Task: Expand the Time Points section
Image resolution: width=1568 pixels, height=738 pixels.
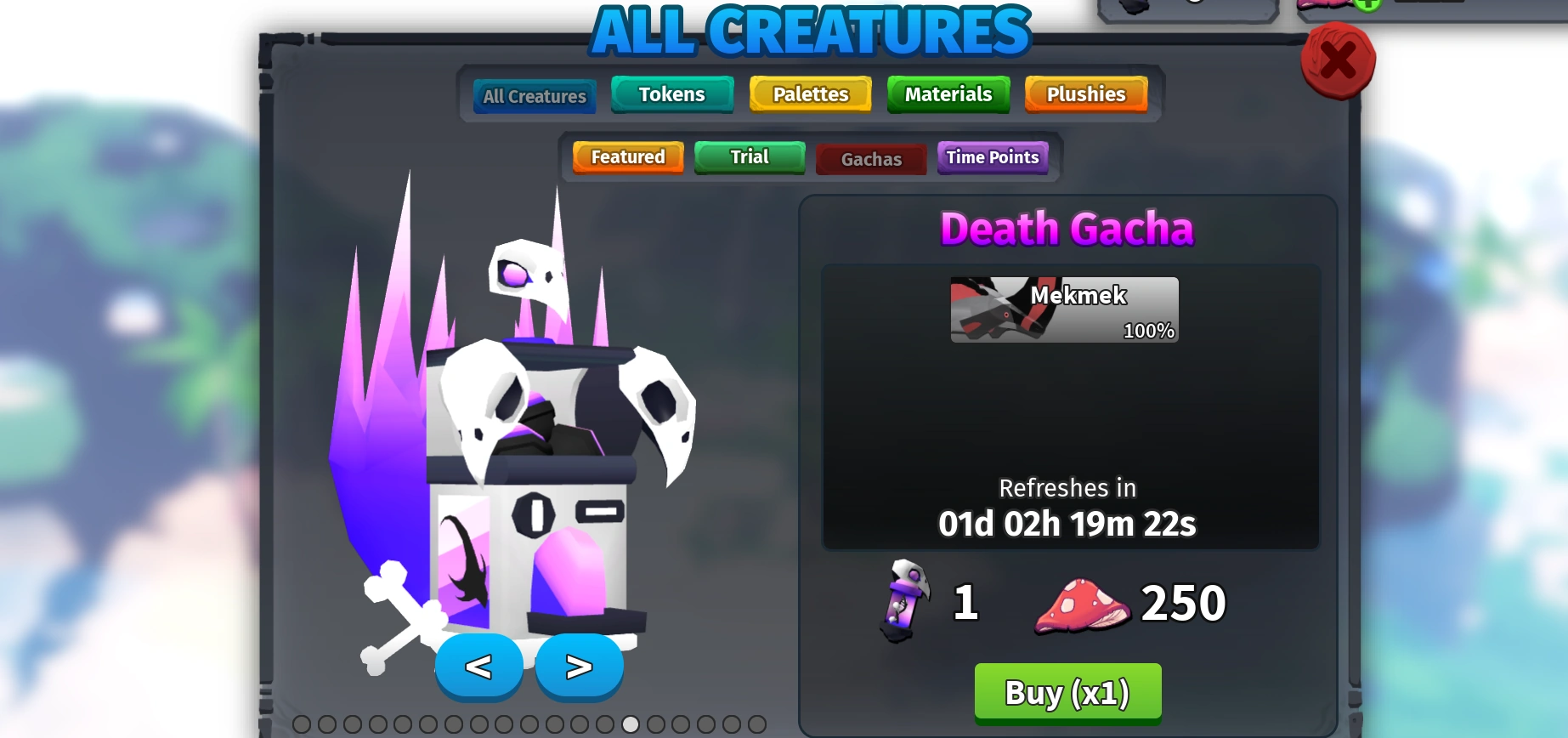Action: [992, 158]
